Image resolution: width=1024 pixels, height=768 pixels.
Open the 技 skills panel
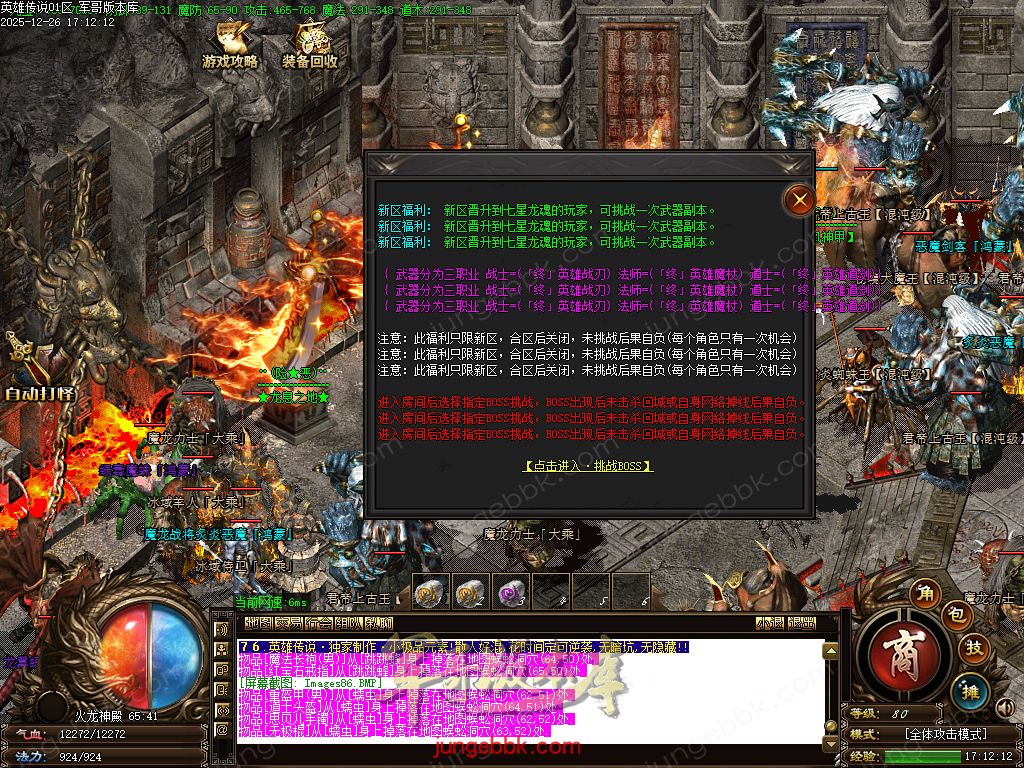pyautogui.click(x=974, y=648)
